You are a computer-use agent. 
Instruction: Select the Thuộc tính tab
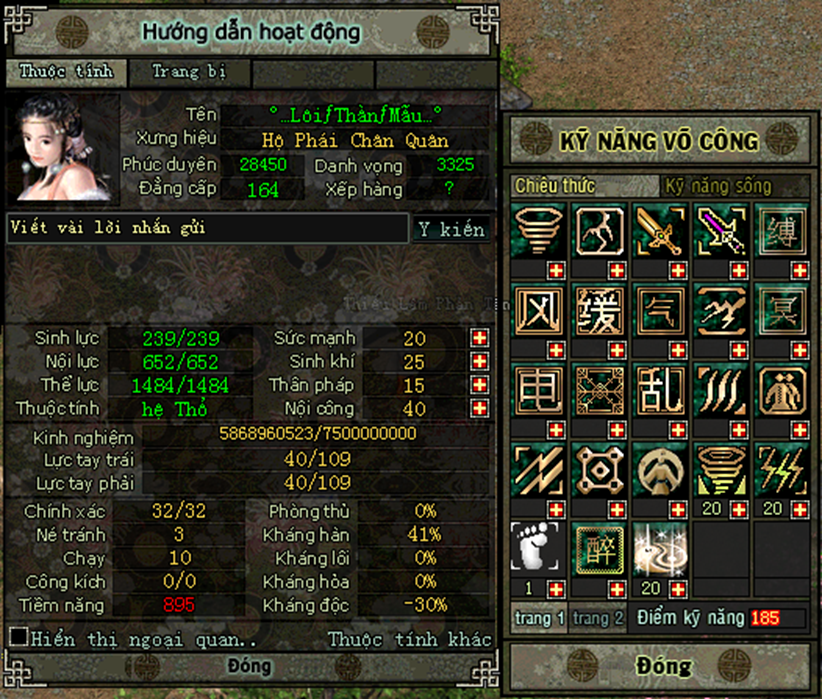coord(66,72)
